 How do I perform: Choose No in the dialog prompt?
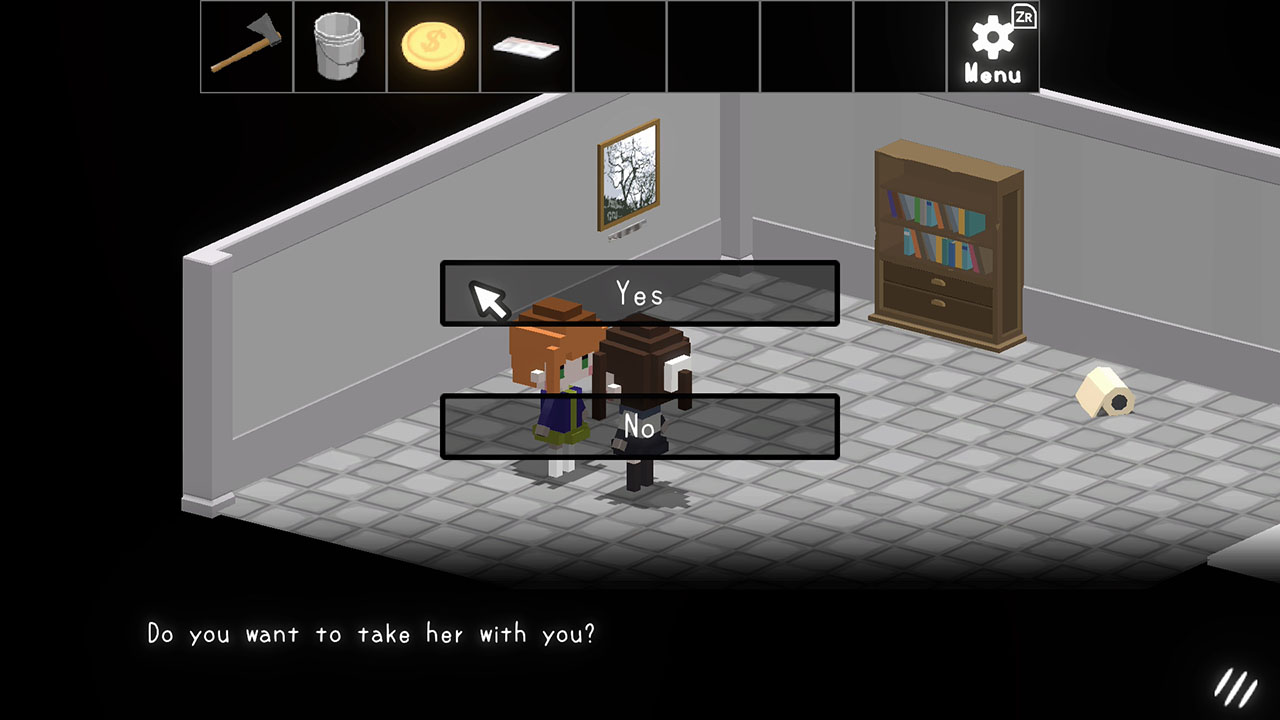639,425
